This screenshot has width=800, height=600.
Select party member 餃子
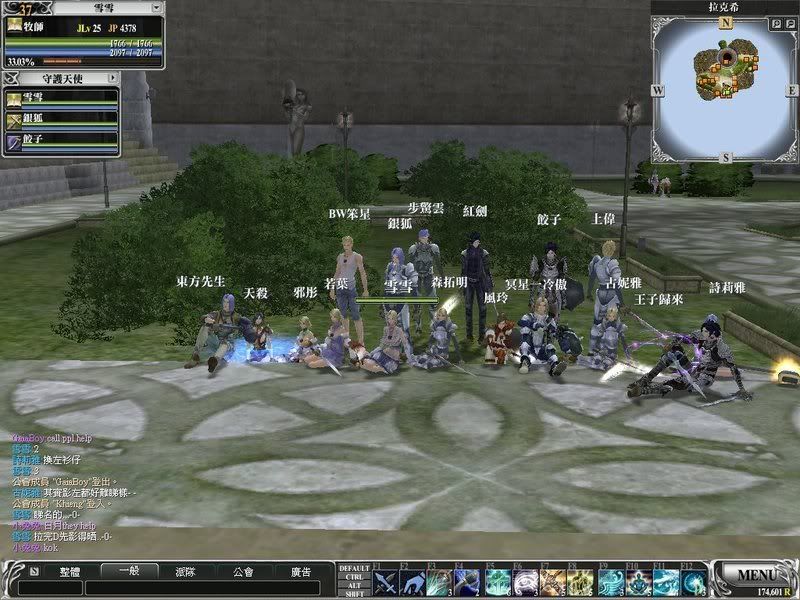coord(62,141)
